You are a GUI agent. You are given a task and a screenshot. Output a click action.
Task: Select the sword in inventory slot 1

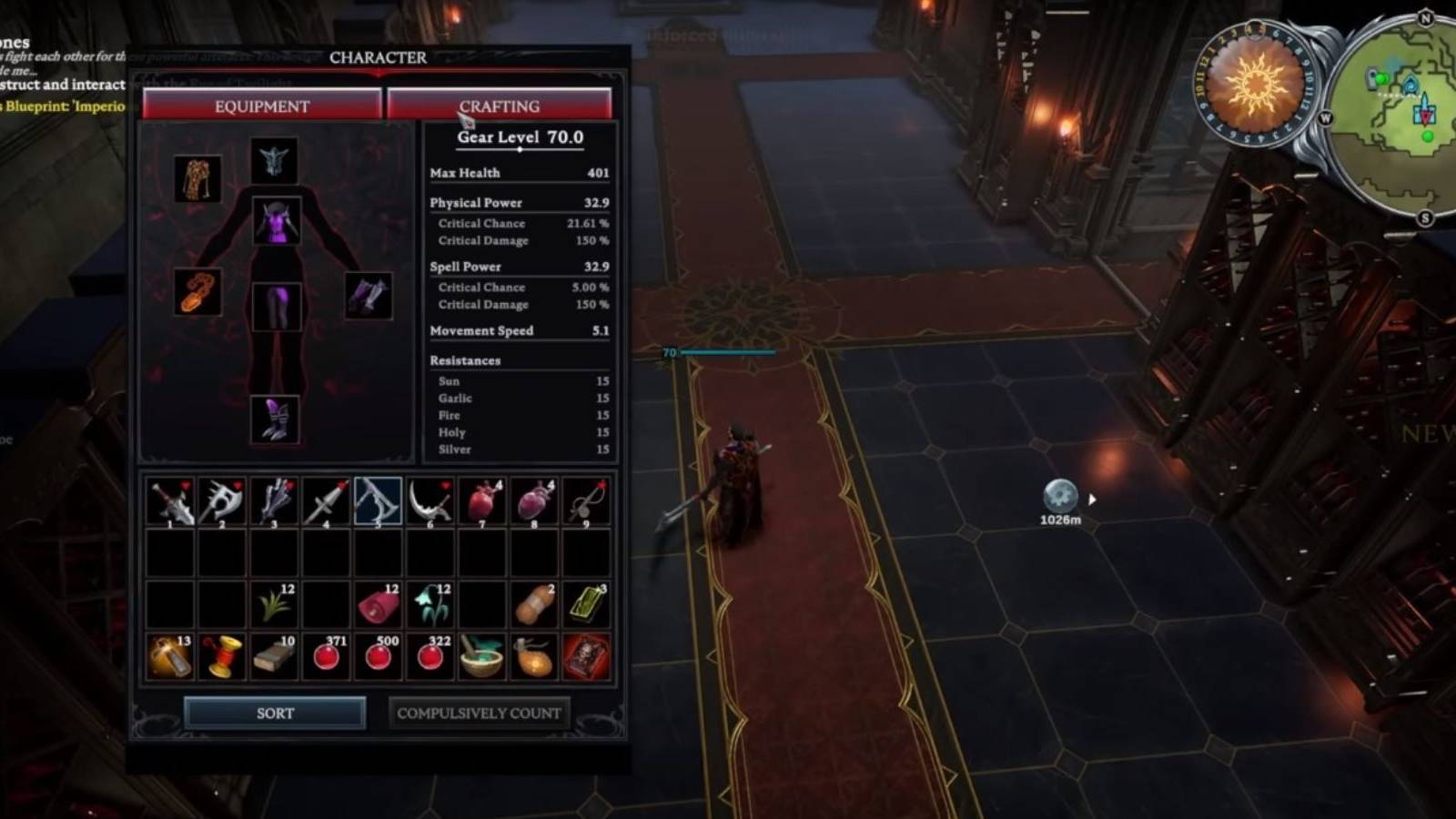pos(170,500)
